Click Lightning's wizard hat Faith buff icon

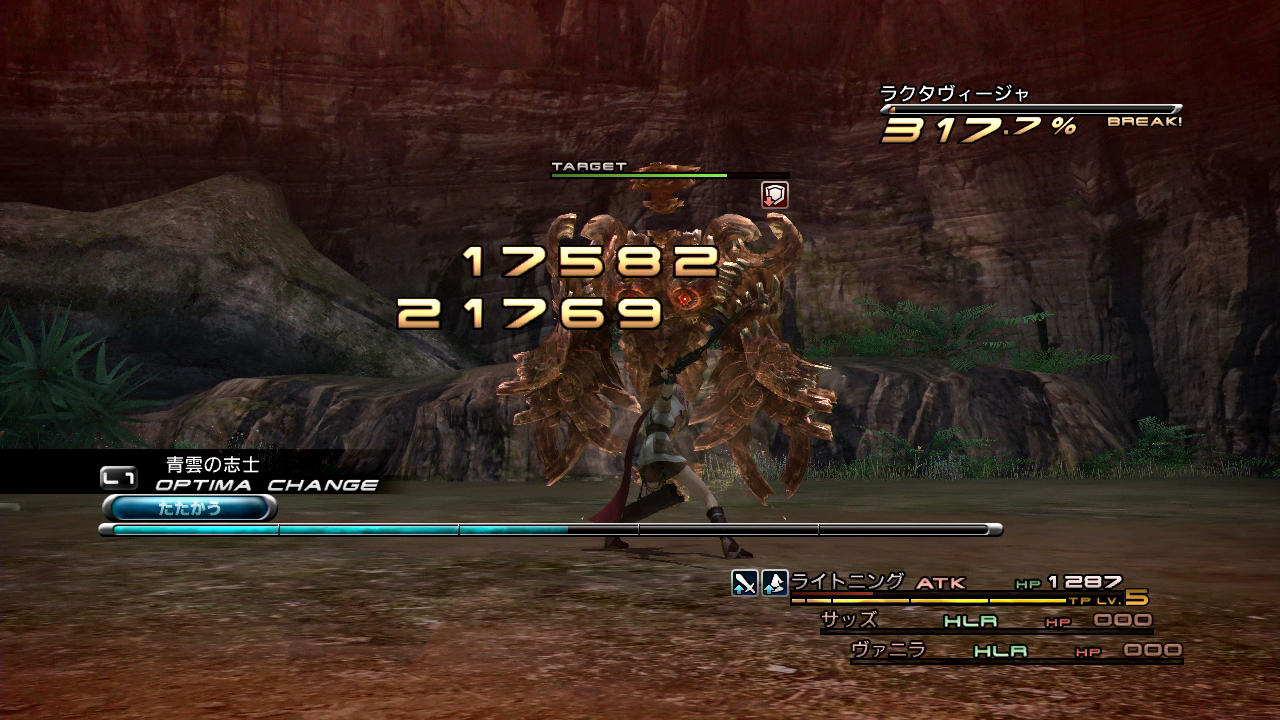775,583
